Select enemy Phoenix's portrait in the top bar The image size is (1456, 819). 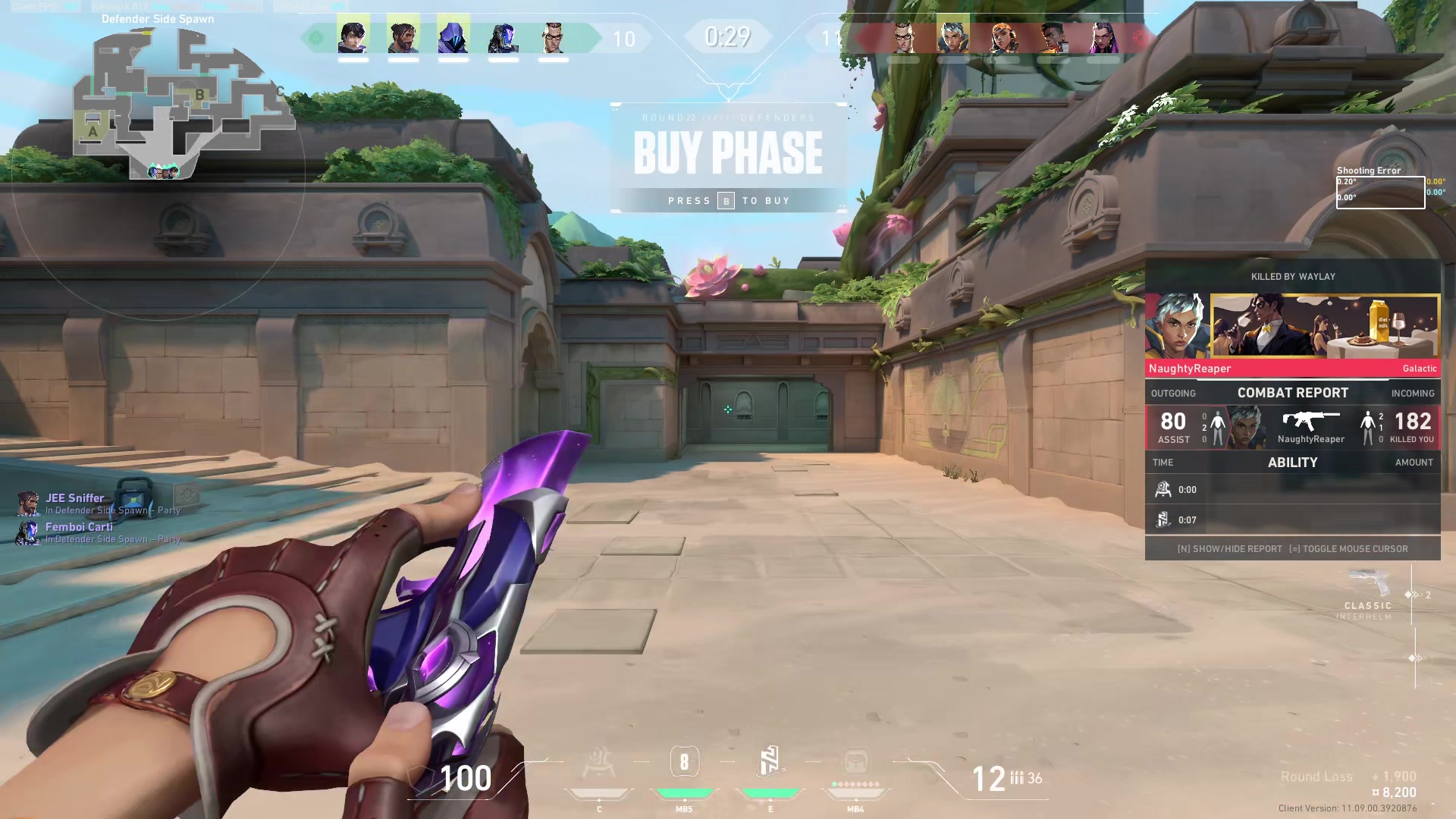[1053, 37]
